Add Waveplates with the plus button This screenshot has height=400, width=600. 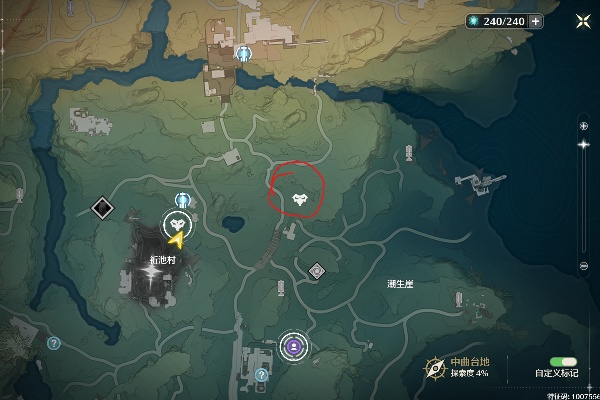tap(537, 21)
